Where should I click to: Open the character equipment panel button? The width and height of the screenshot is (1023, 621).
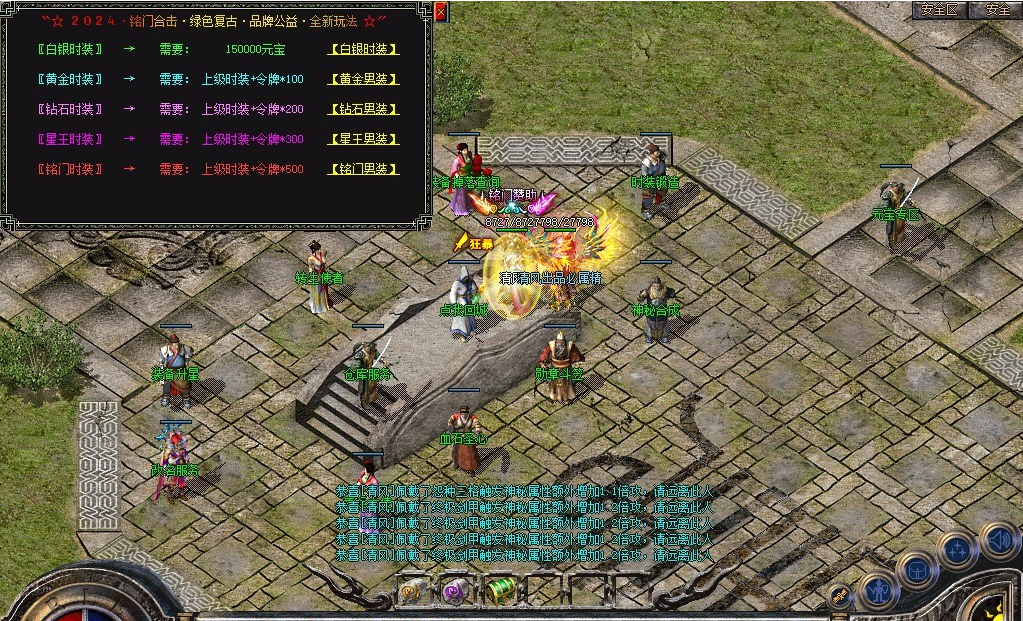coord(878,591)
